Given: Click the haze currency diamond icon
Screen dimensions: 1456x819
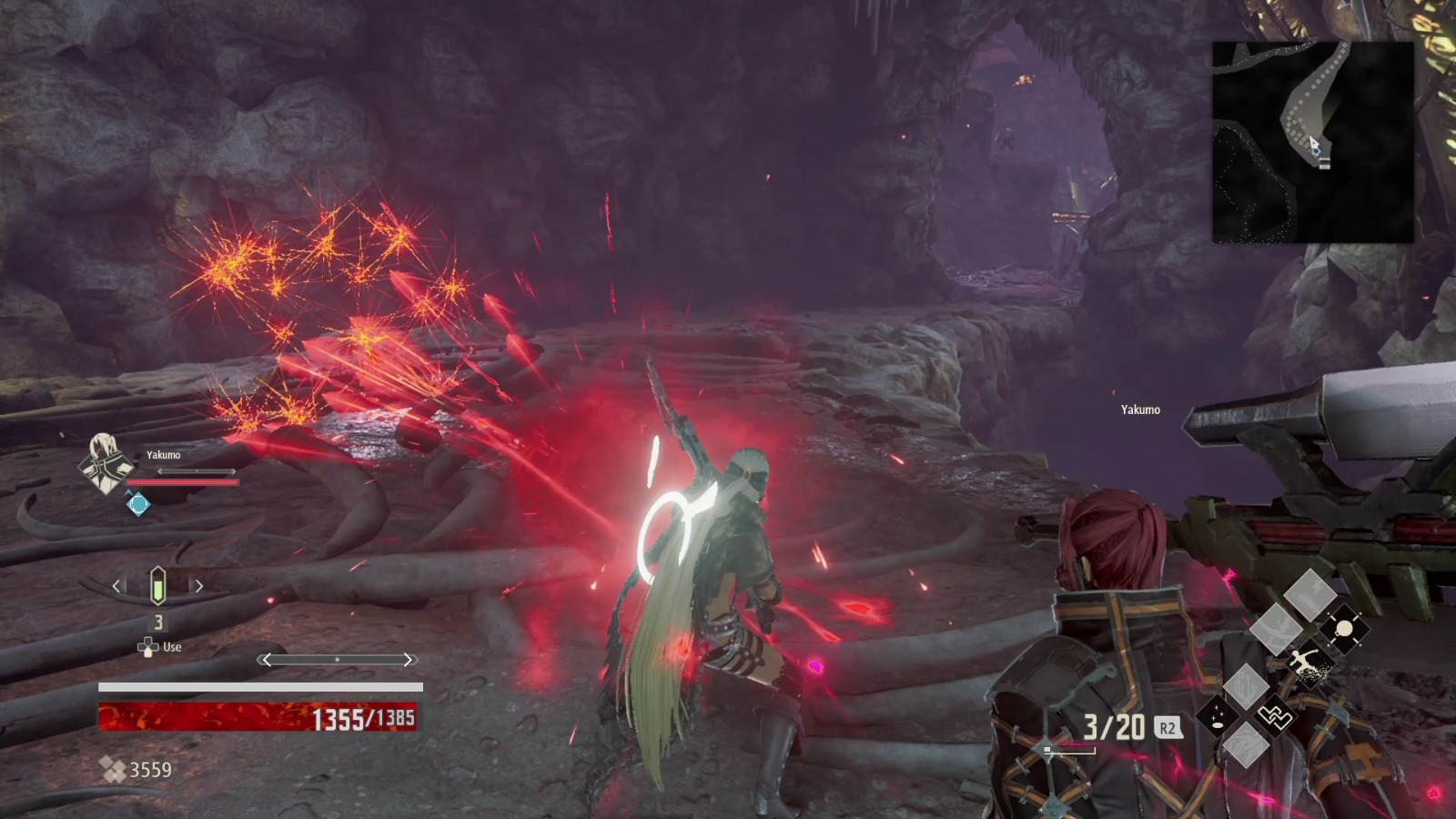Looking at the screenshot, I should (116, 769).
